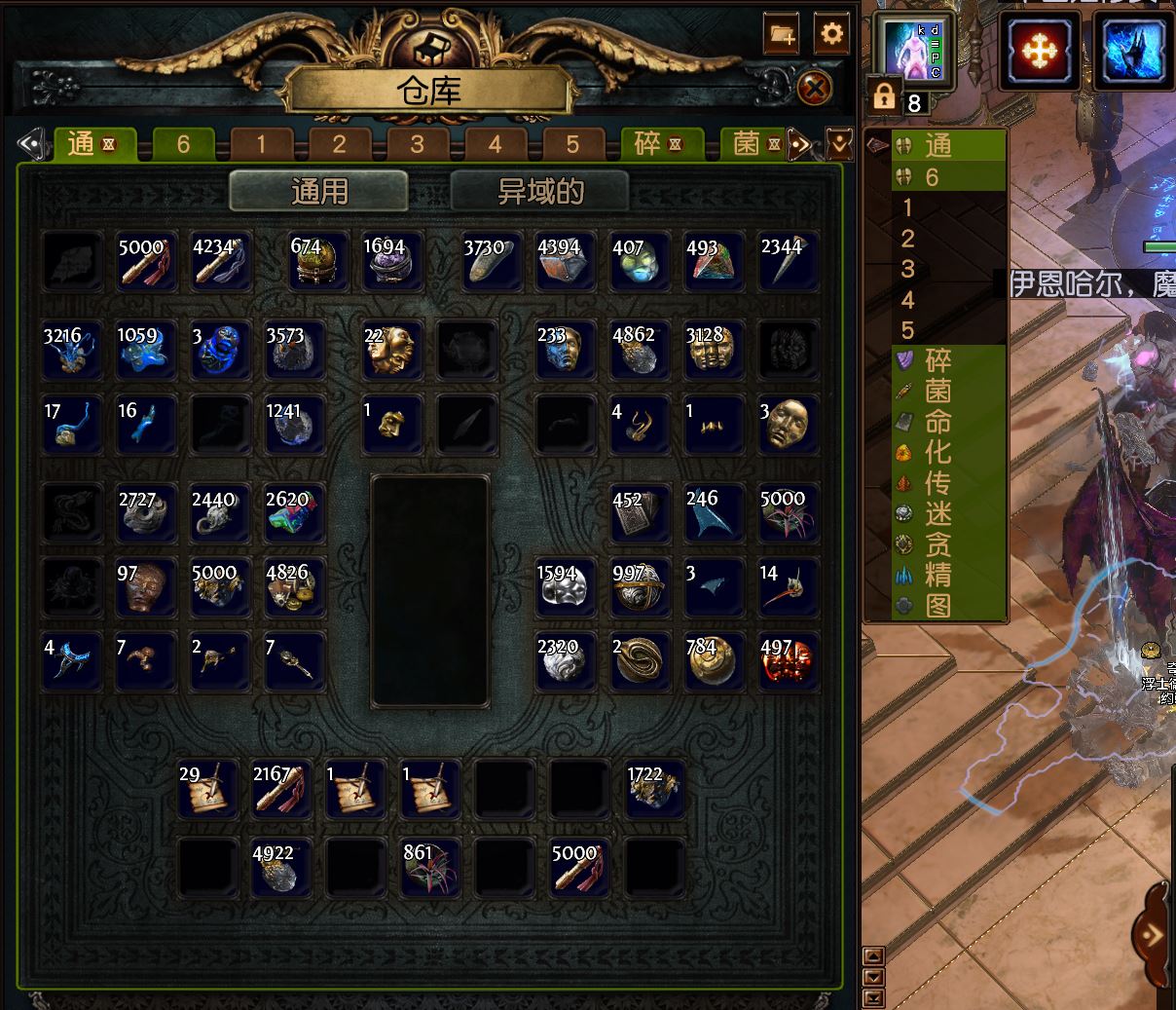Open stash tab number 6
This screenshot has height=1010, width=1176.
pyautogui.click(x=183, y=145)
